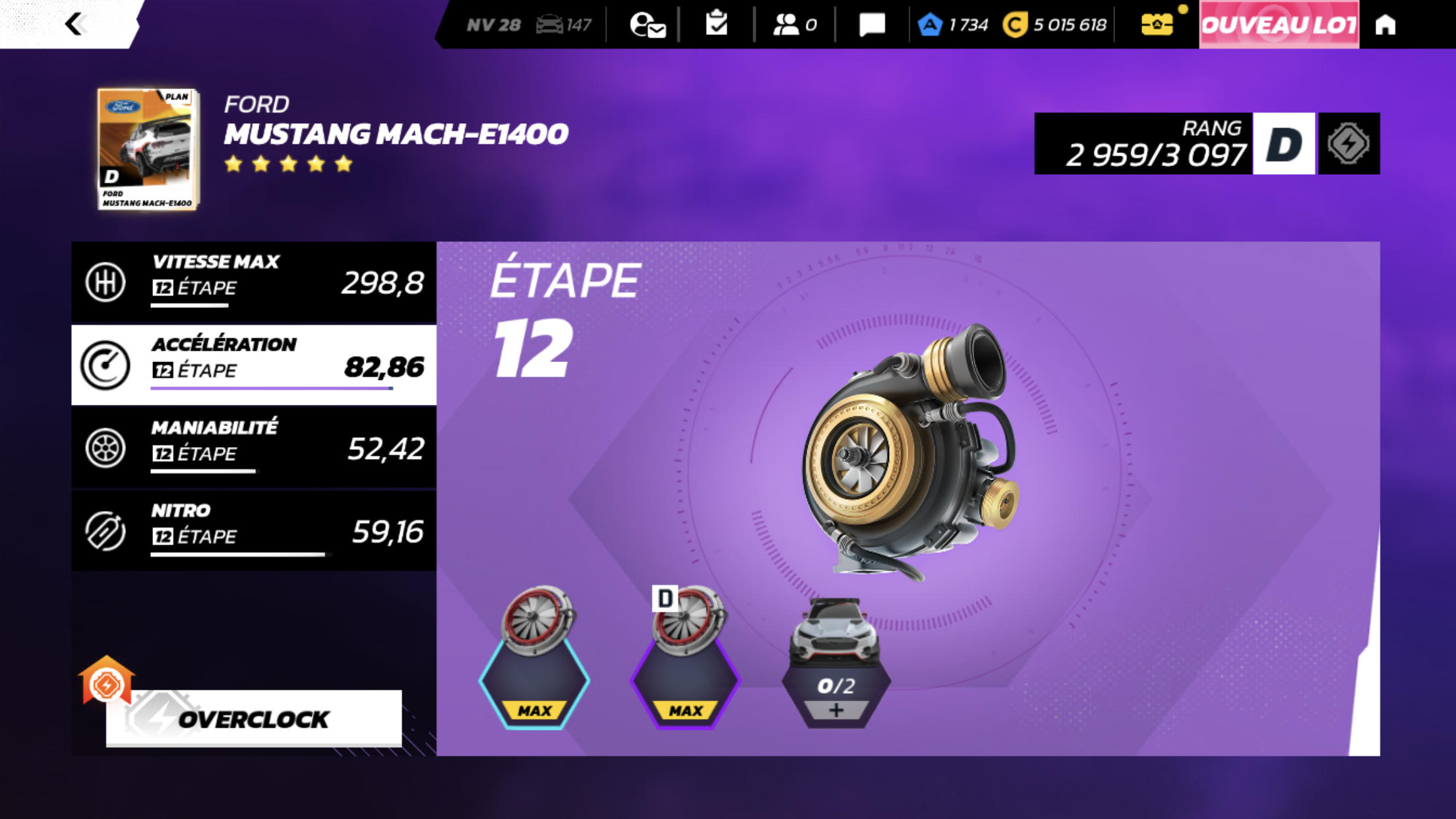1456x819 pixels.
Task: Choose the Nitro stat row
Action: click(x=254, y=531)
